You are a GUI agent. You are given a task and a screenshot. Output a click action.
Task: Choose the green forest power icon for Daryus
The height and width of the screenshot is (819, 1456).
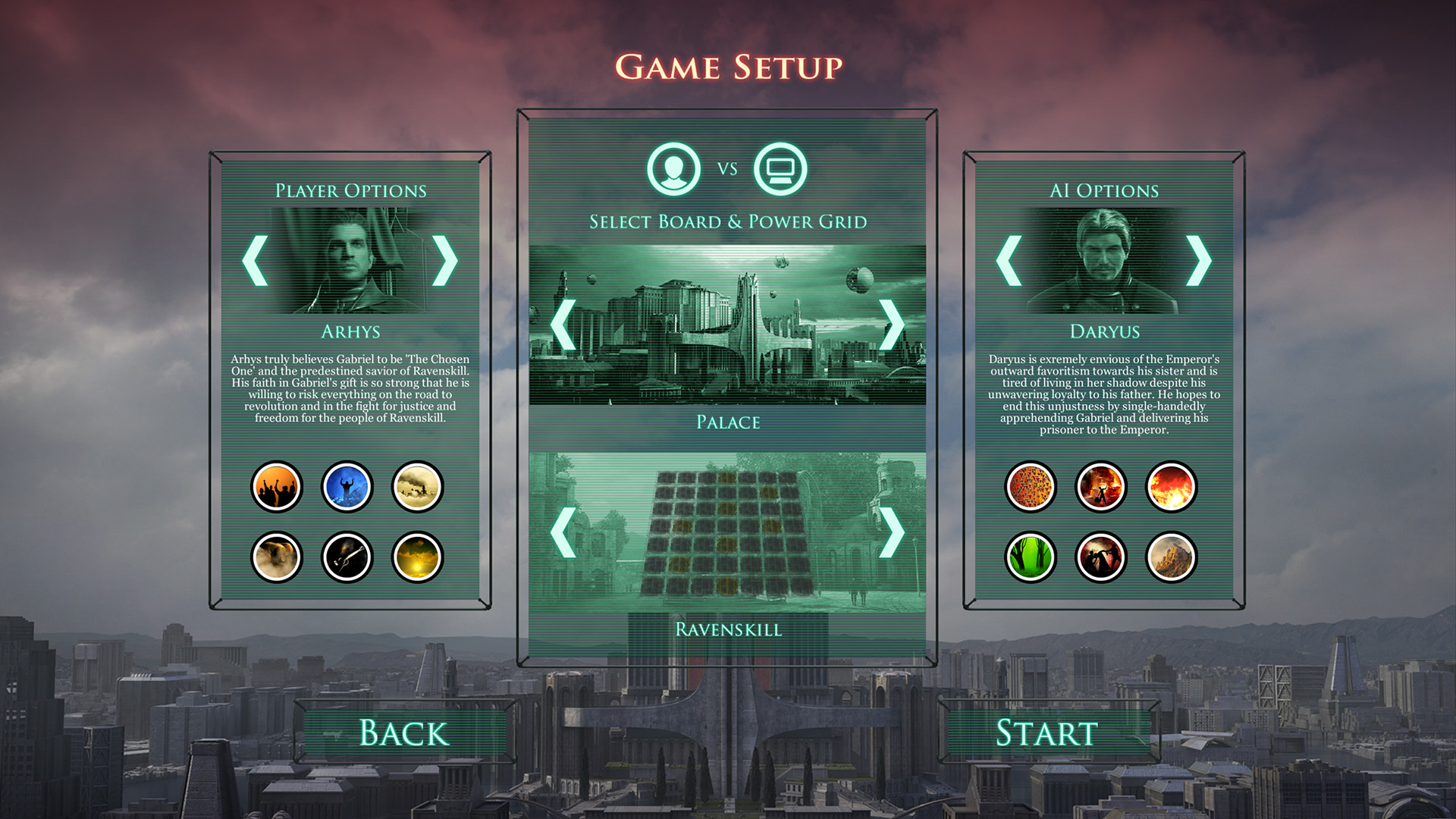tap(1031, 557)
